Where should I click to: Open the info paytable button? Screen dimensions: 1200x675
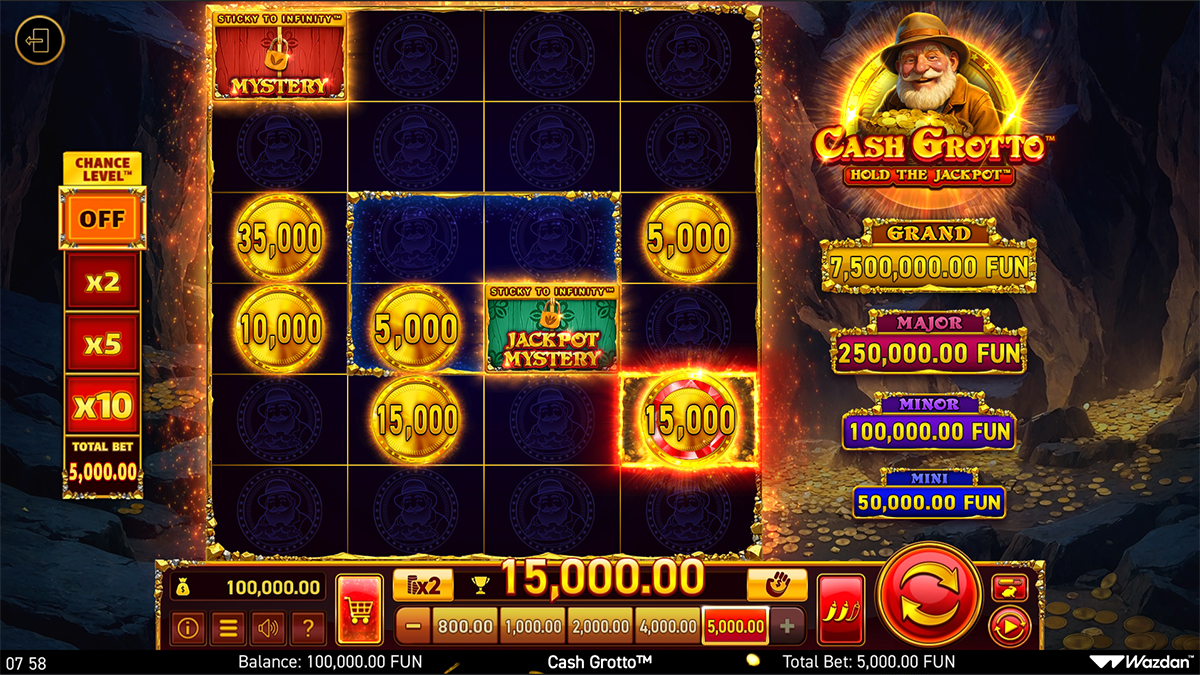coord(188,628)
